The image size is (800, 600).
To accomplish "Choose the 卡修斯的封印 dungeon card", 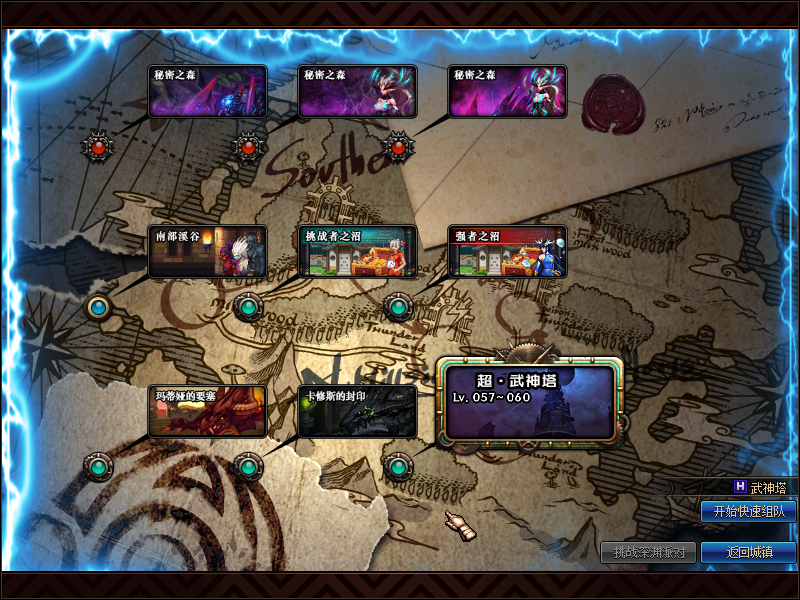I will click(x=357, y=411).
